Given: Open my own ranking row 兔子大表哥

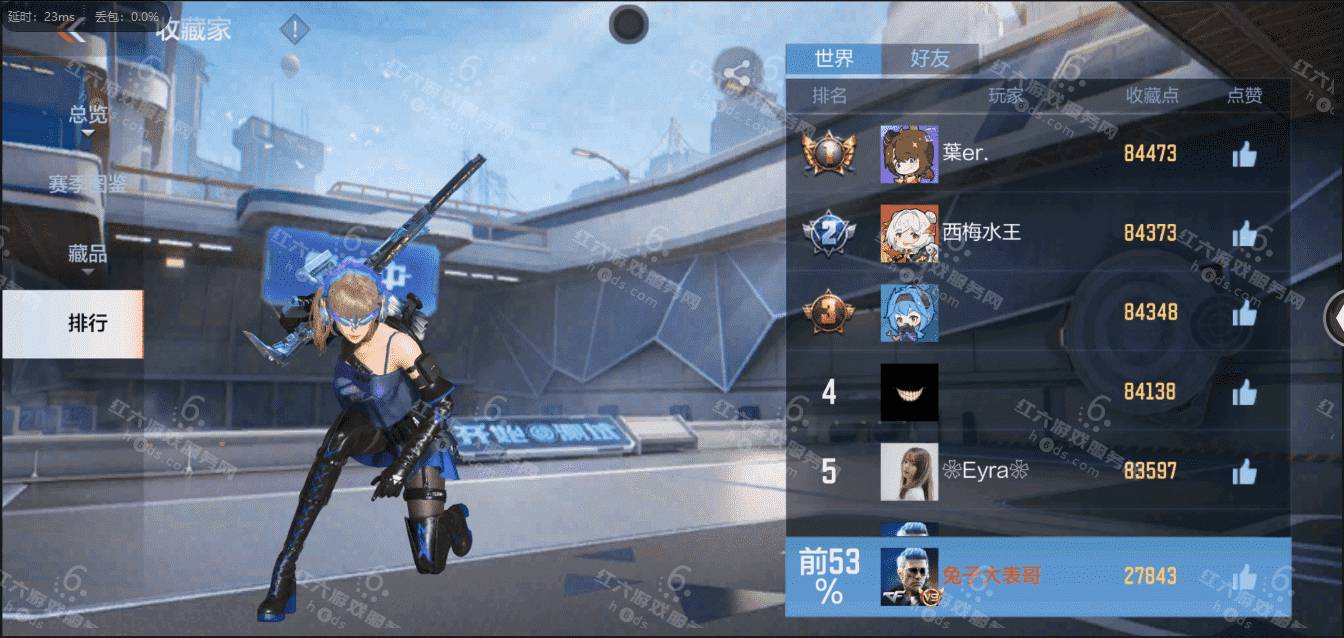Looking at the screenshot, I should 1036,576.
